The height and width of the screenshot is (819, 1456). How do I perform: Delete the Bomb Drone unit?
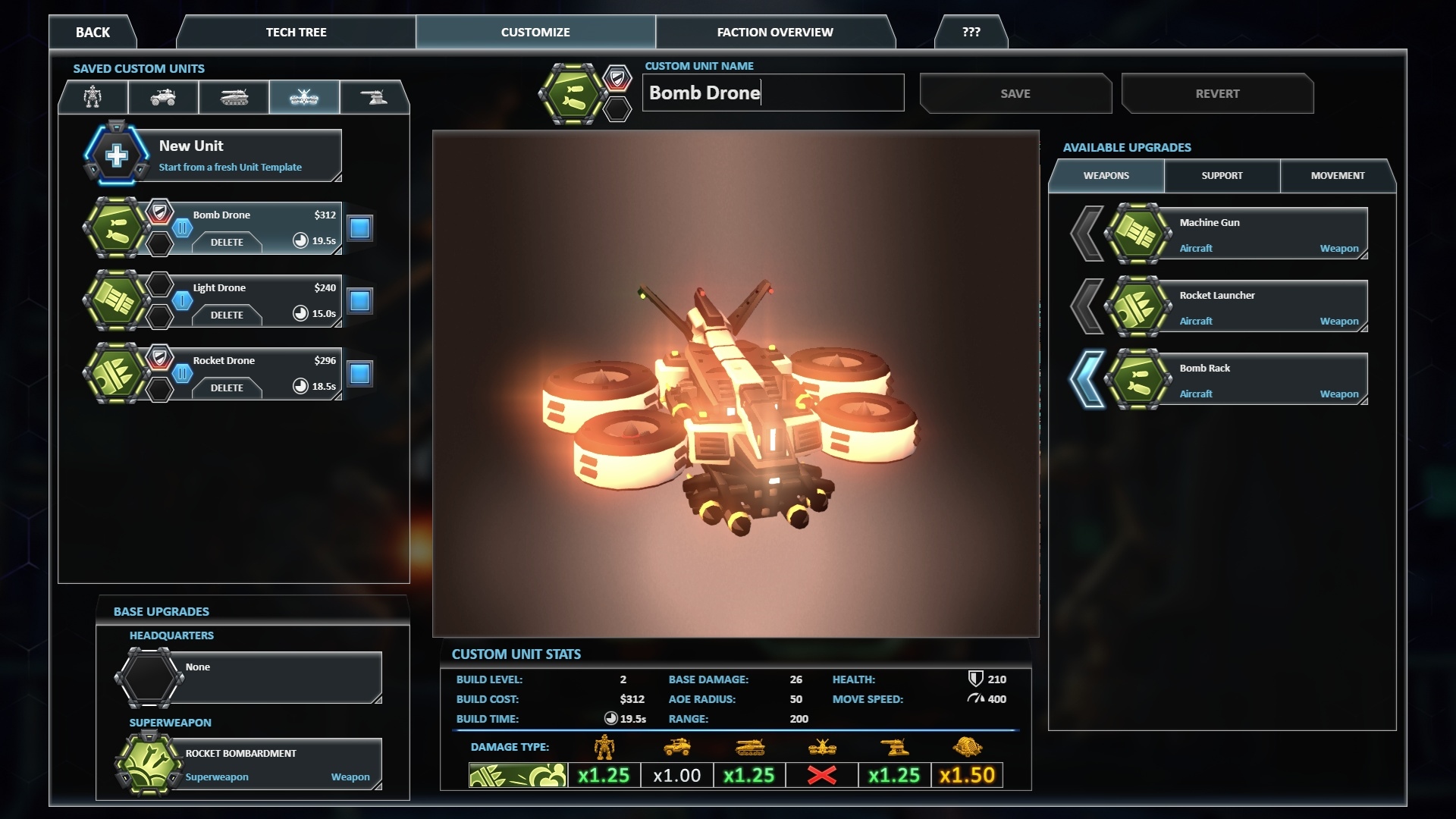coord(227,242)
